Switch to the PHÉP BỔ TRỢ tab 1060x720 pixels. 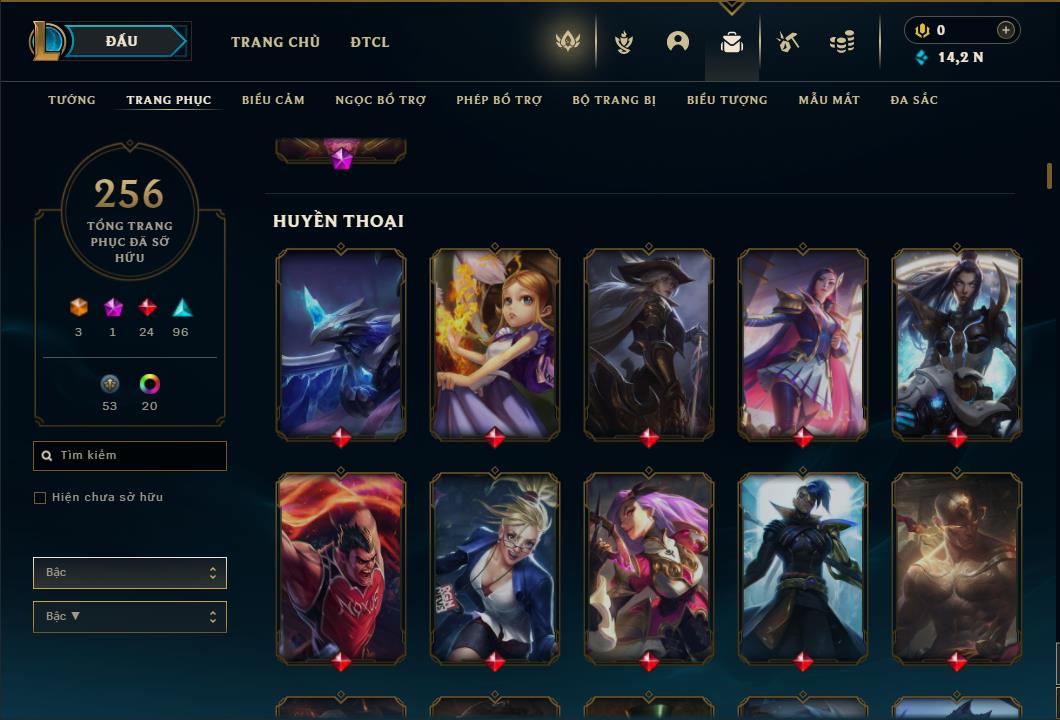(499, 100)
